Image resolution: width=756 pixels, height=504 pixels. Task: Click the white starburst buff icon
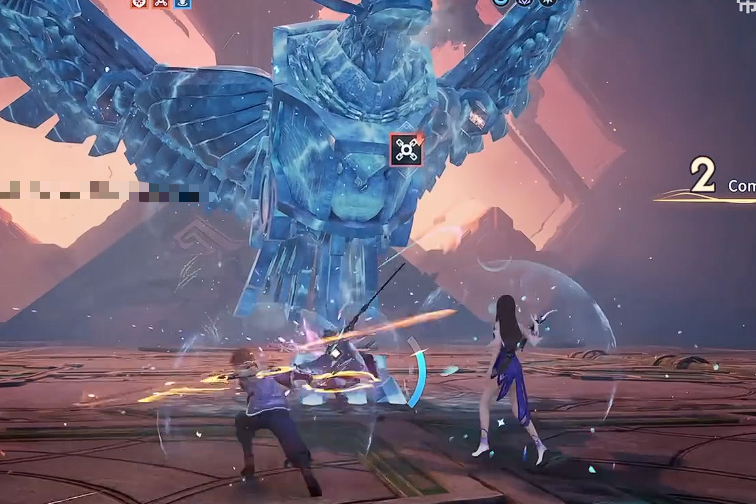click(548, 3)
